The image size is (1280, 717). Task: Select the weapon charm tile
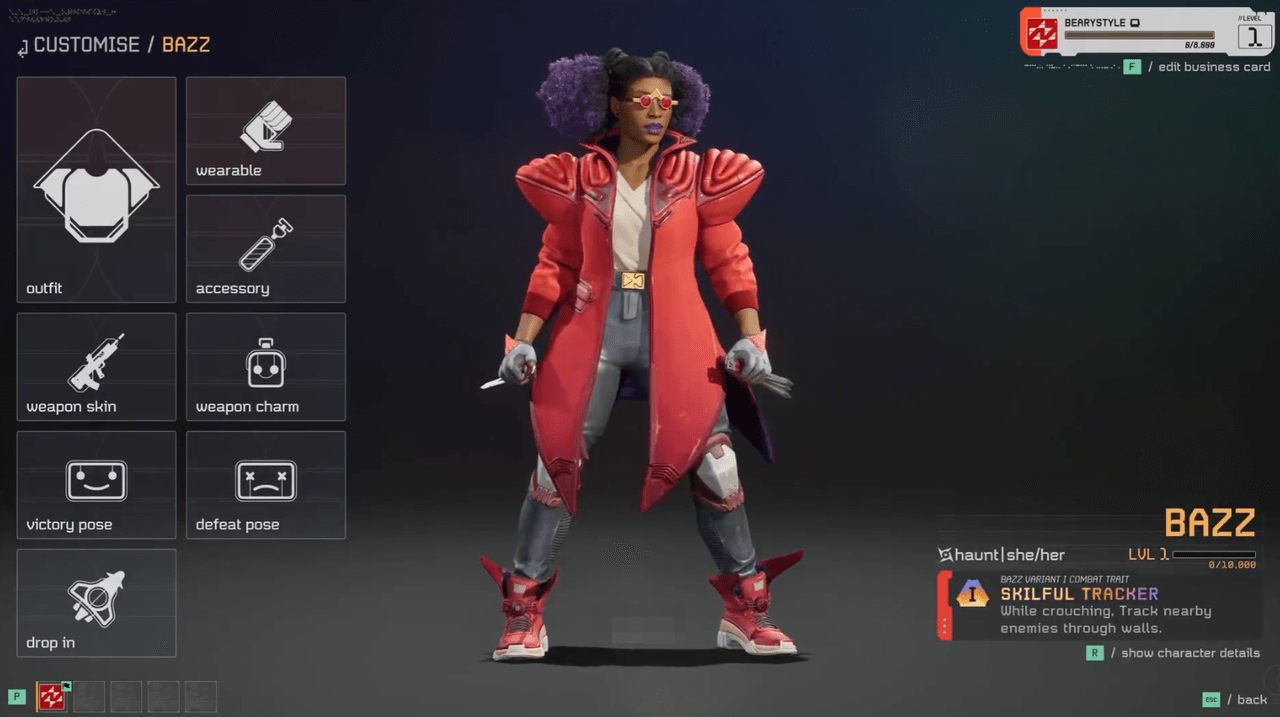click(x=265, y=366)
